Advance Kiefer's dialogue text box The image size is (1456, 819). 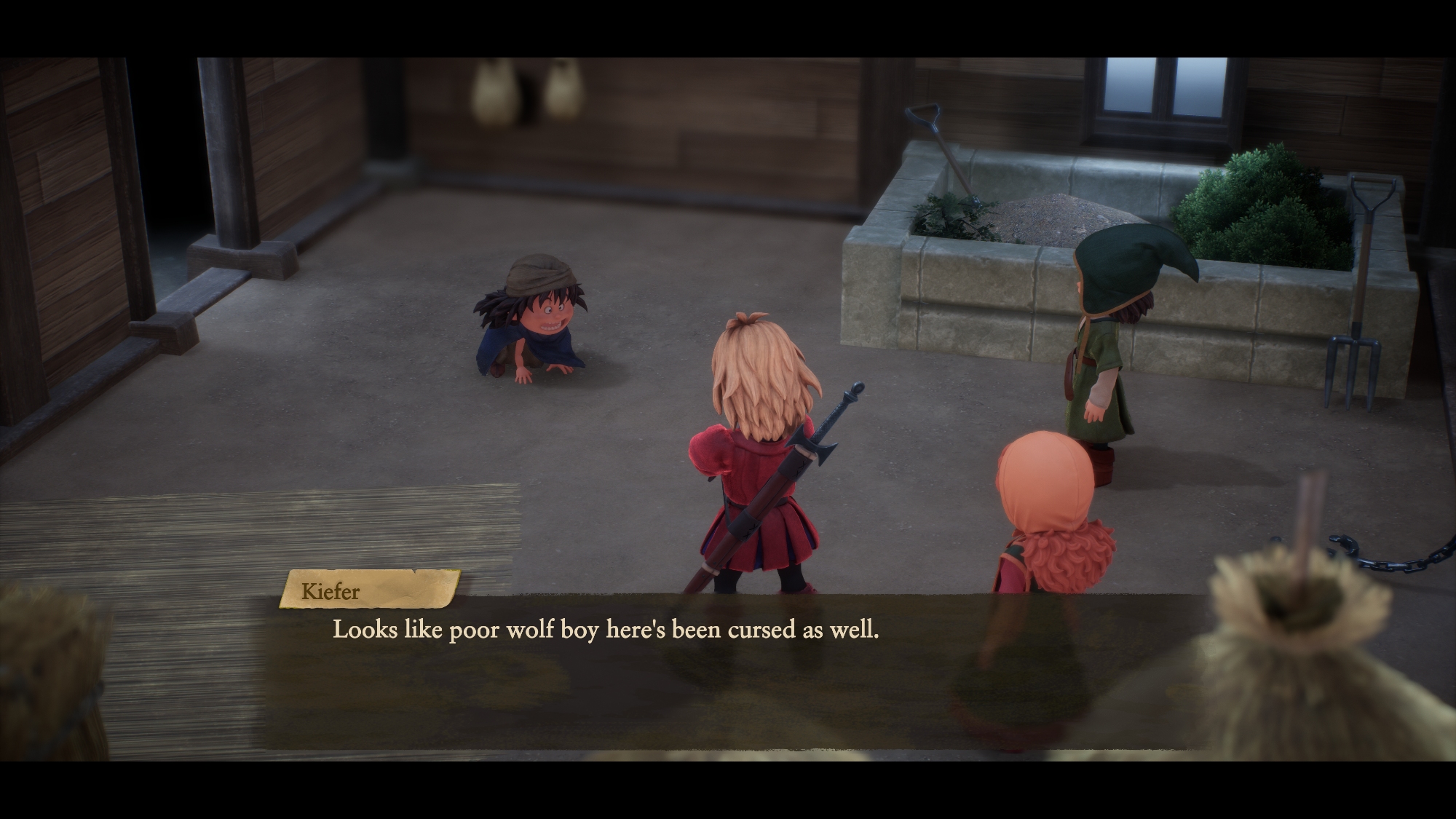click(x=728, y=670)
